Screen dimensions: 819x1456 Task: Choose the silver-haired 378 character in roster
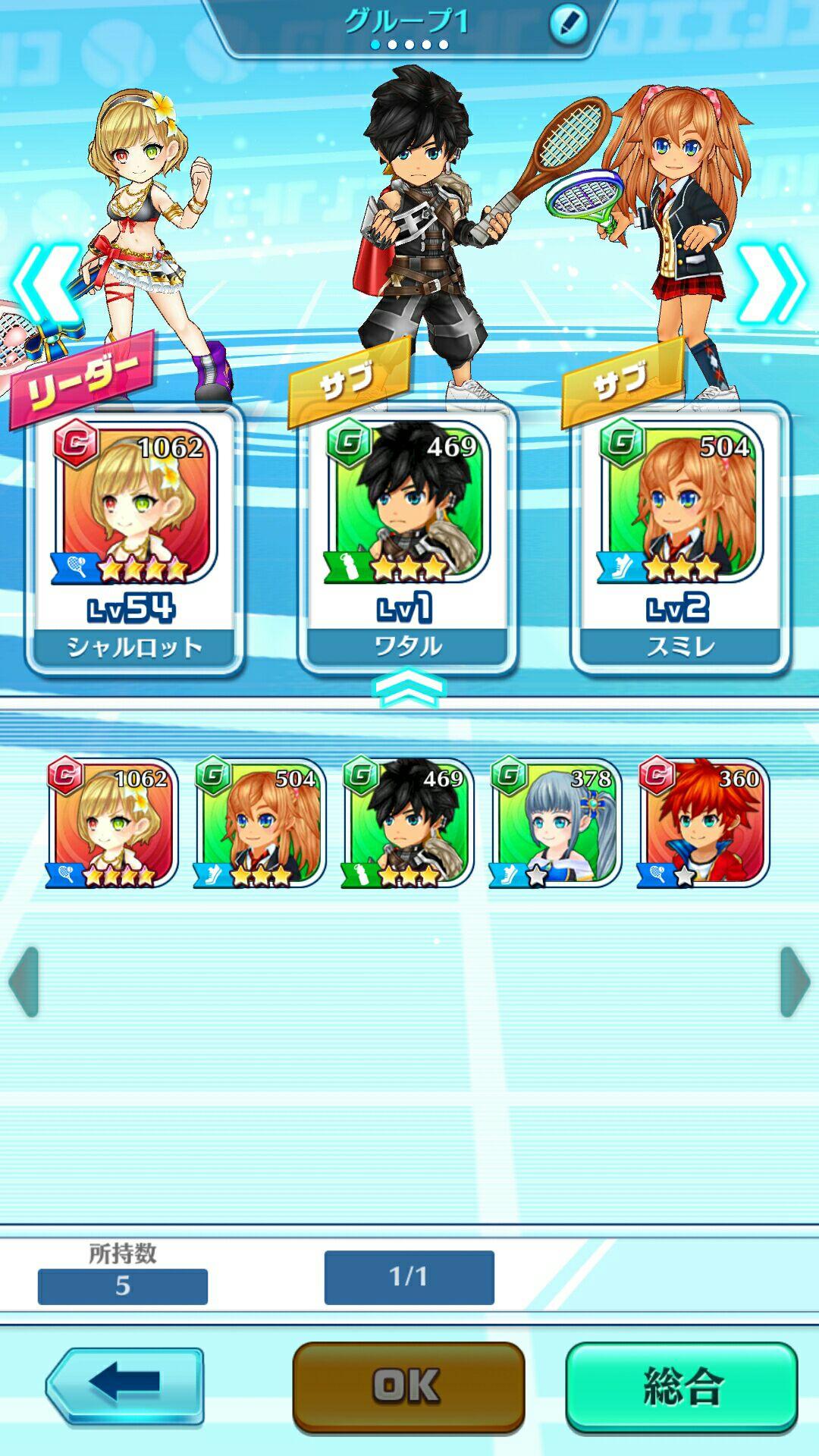556,823
